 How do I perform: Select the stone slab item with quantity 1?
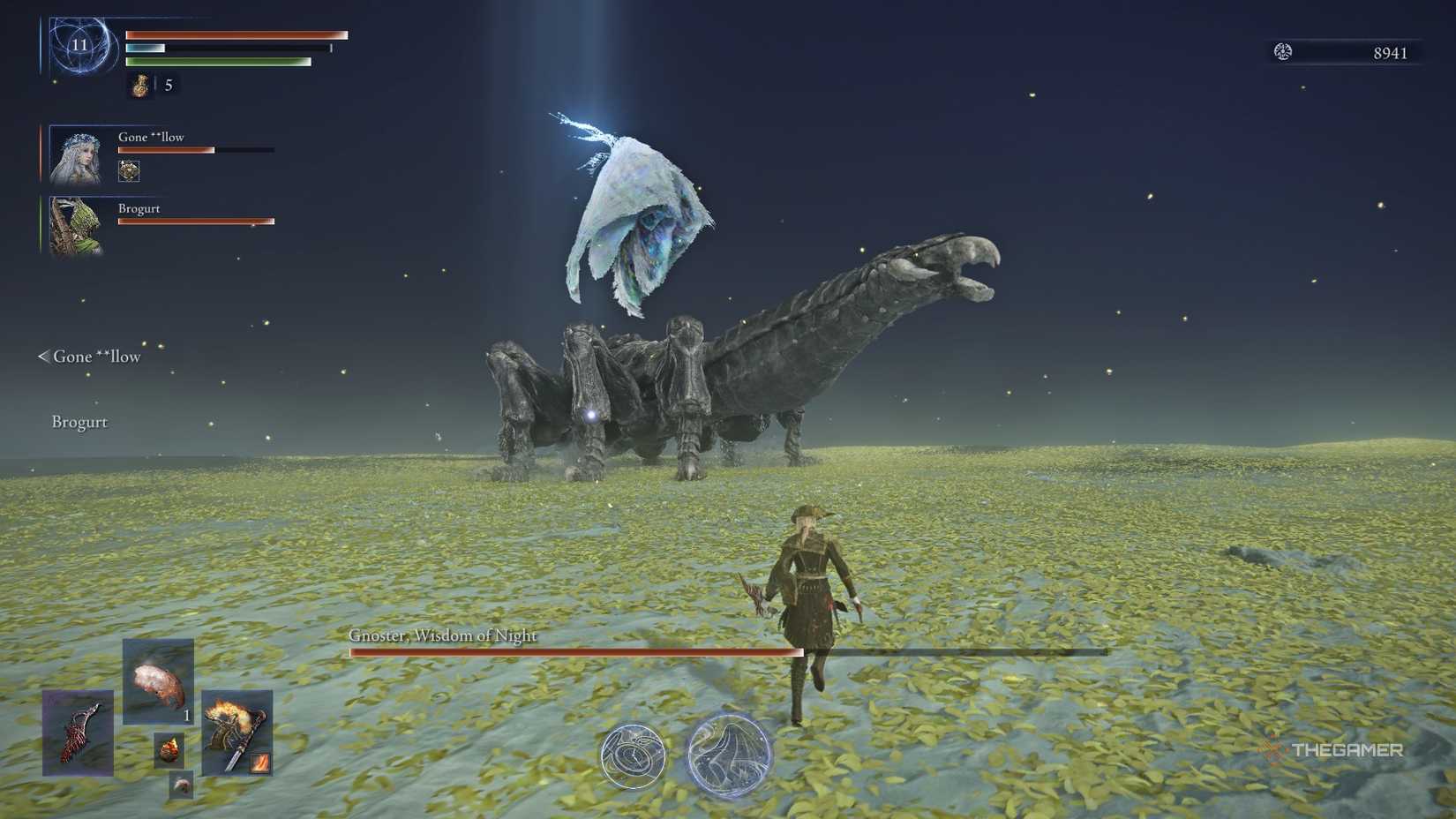click(159, 681)
